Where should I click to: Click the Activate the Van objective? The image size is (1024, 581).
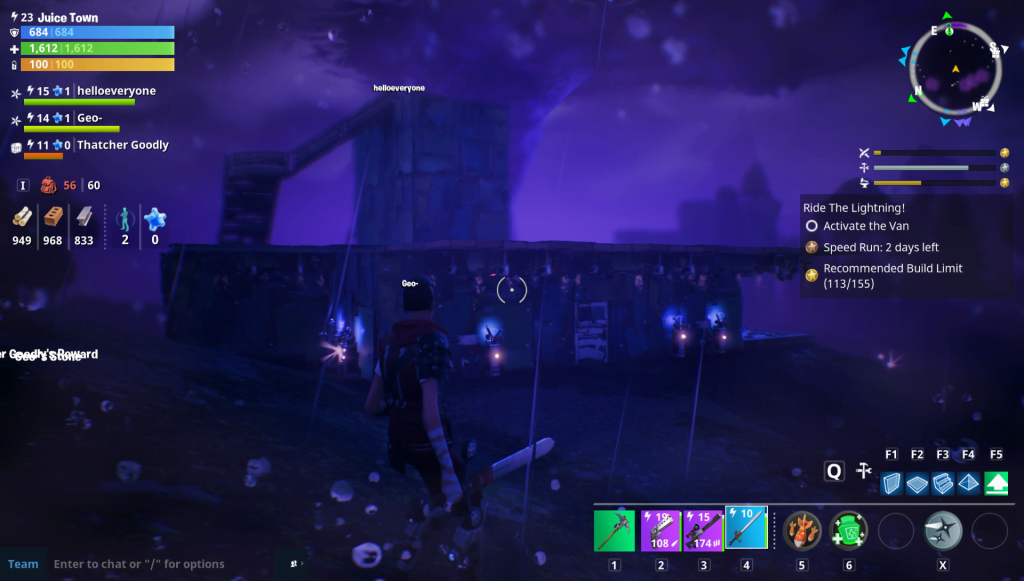click(865, 226)
